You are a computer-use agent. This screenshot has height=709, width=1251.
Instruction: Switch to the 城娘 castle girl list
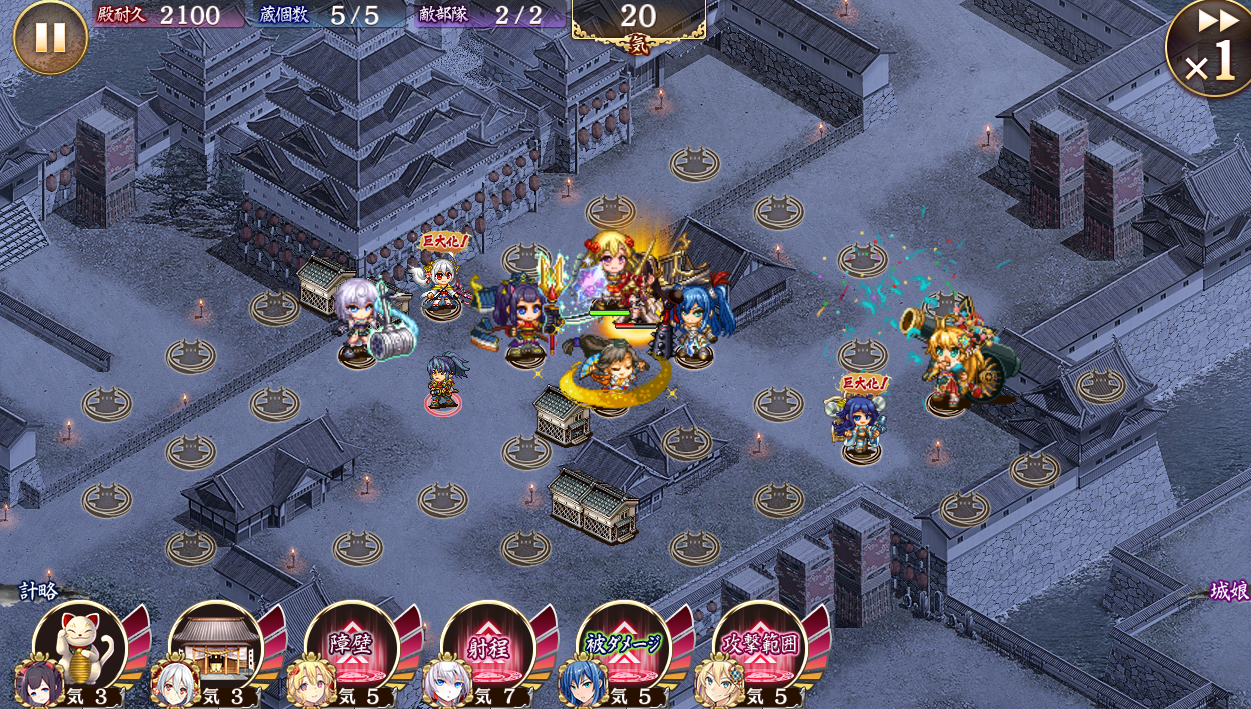1228,591
